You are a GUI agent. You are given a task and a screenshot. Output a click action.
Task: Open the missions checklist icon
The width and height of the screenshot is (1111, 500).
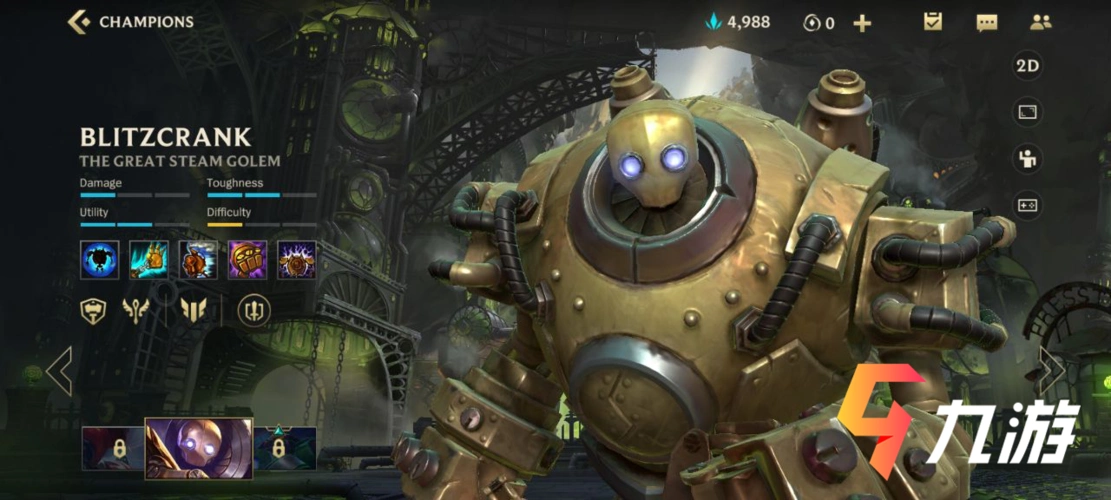pyautogui.click(x=933, y=22)
